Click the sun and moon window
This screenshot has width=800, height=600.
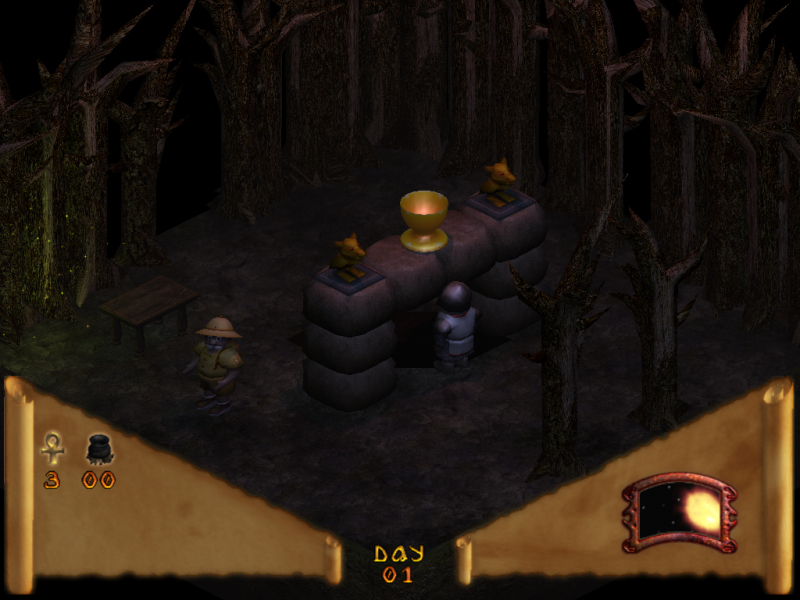(680, 513)
